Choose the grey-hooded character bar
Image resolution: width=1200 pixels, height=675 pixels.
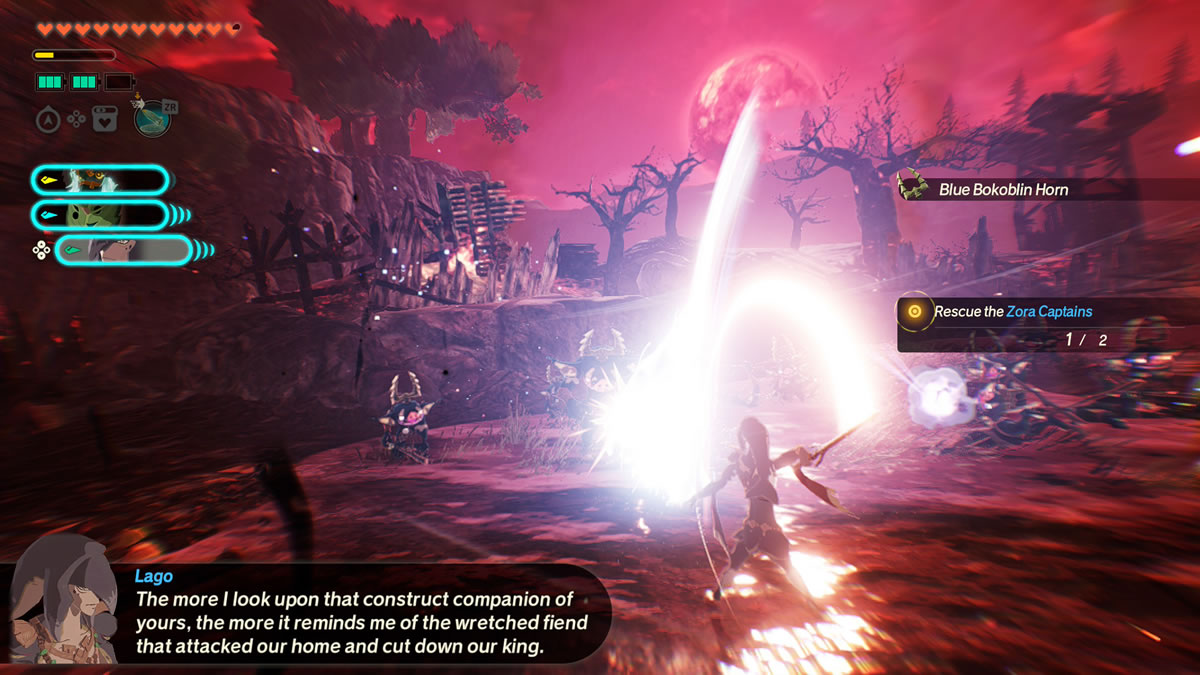click(122, 250)
